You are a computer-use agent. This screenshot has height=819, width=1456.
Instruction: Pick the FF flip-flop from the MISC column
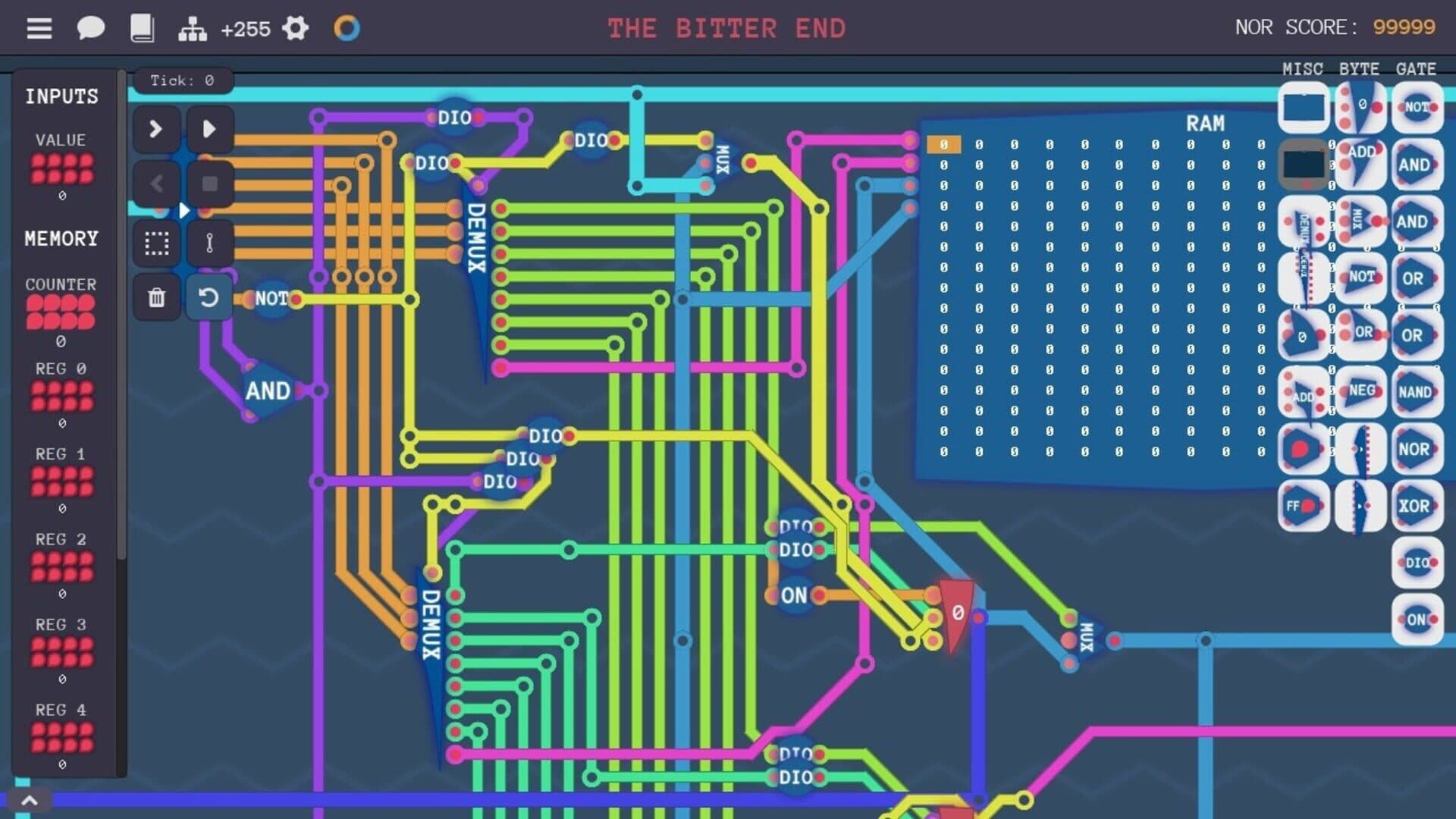click(x=1303, y=507)
